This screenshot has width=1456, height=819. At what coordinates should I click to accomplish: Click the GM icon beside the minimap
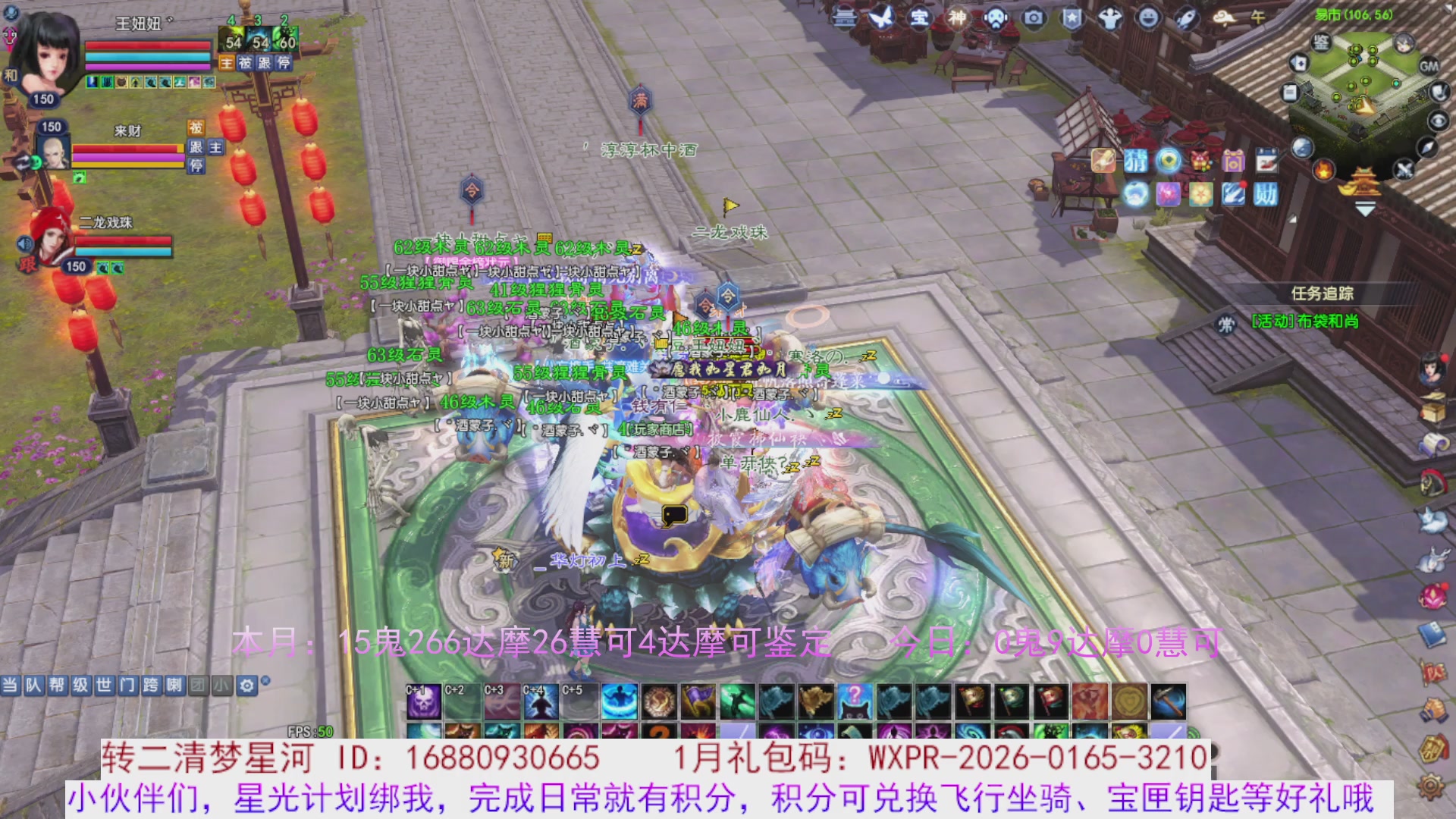[1429, 66]
